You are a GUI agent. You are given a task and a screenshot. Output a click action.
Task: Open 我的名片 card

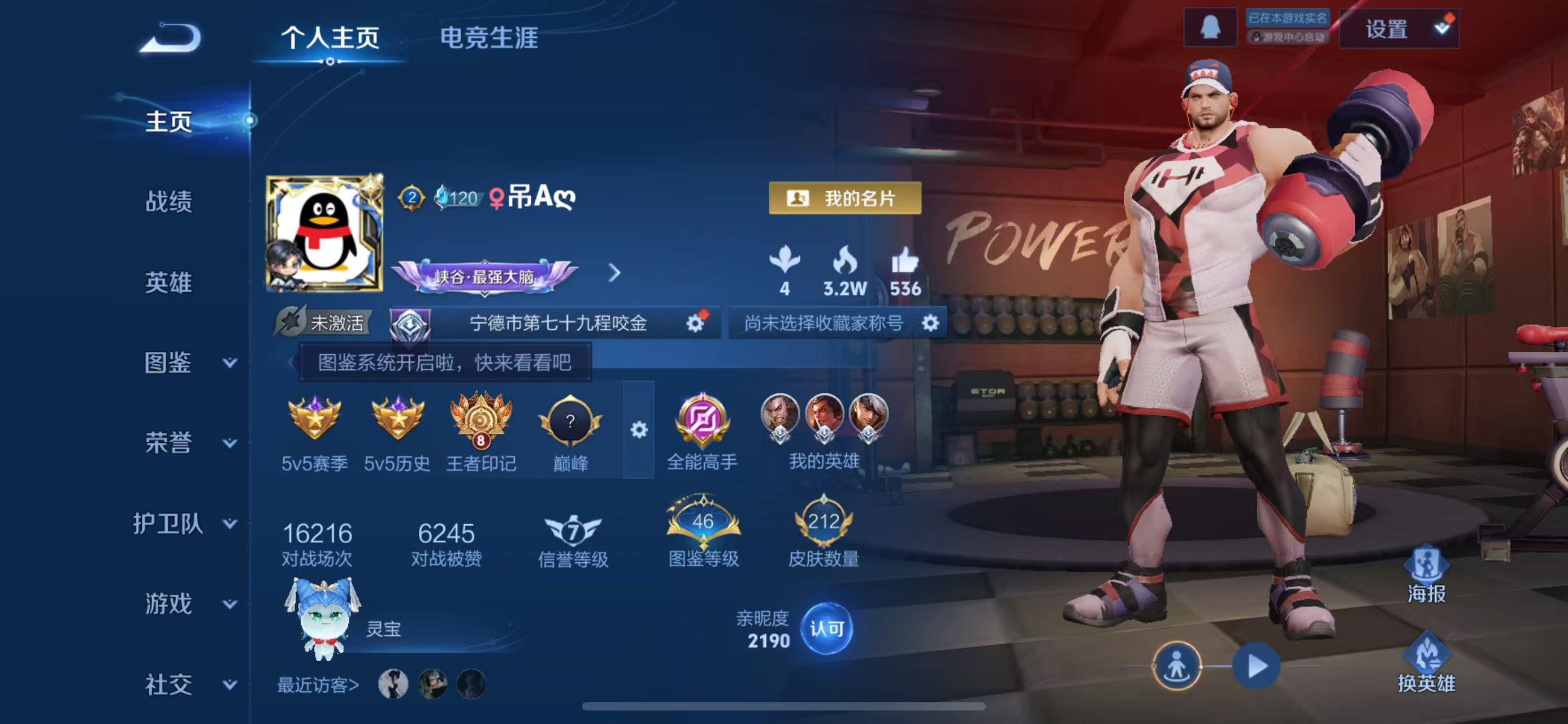point(844,198)
